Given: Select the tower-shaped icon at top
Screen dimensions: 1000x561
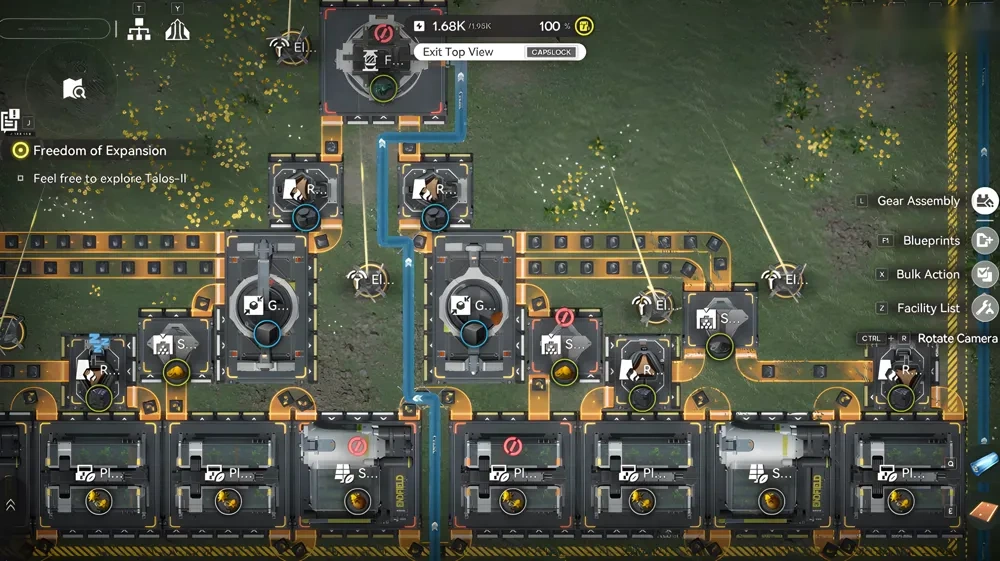Looking at the screenshot, I should point(177,30).
